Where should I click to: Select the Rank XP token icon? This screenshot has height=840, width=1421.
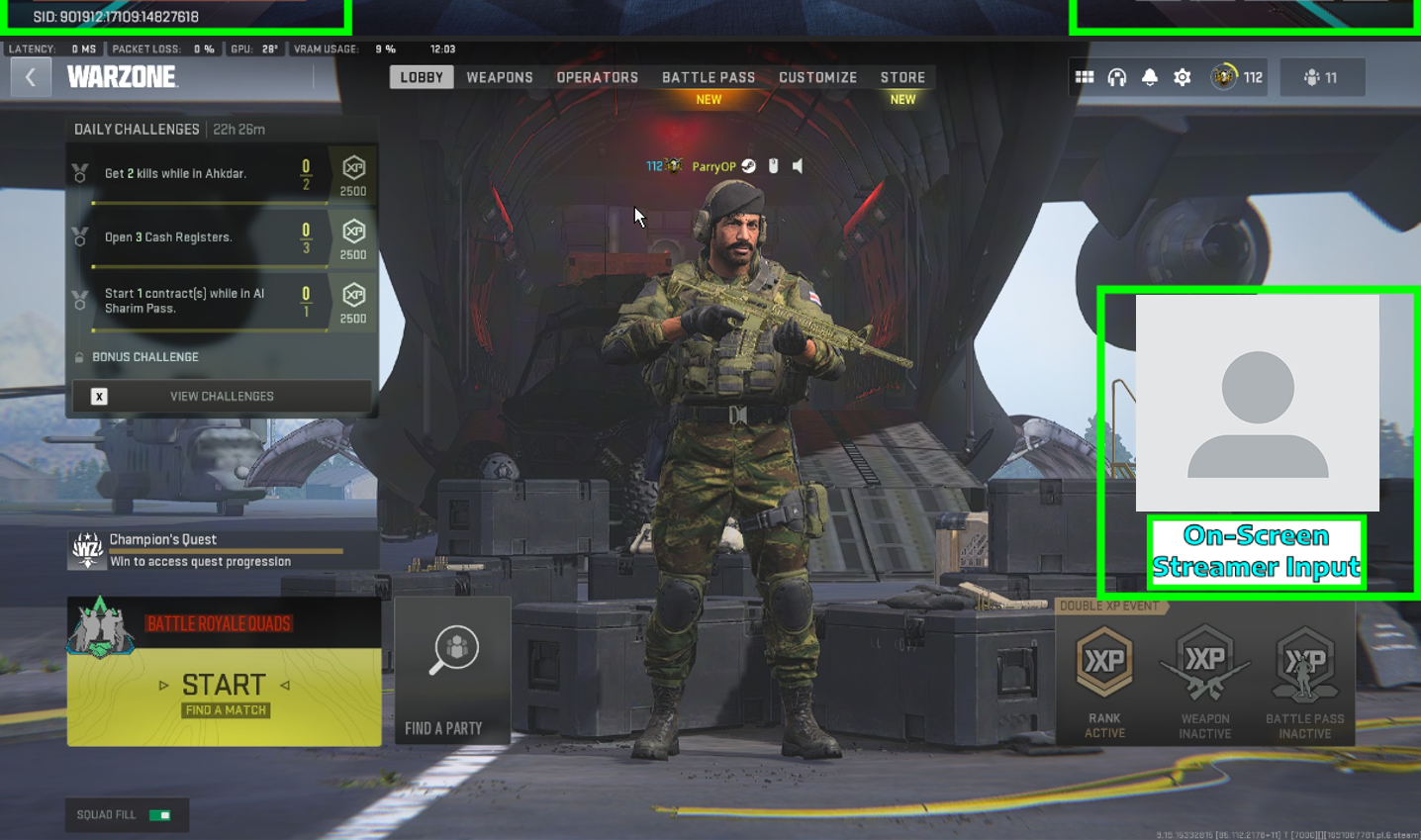click(x=1103, y=658)
